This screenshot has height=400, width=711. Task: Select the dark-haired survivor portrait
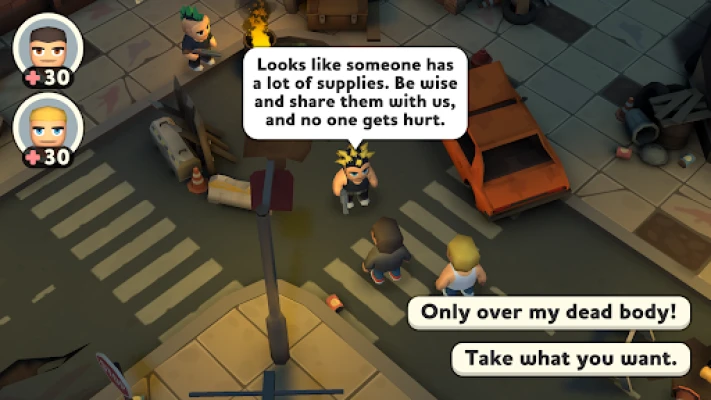click(x=47, y=46)
